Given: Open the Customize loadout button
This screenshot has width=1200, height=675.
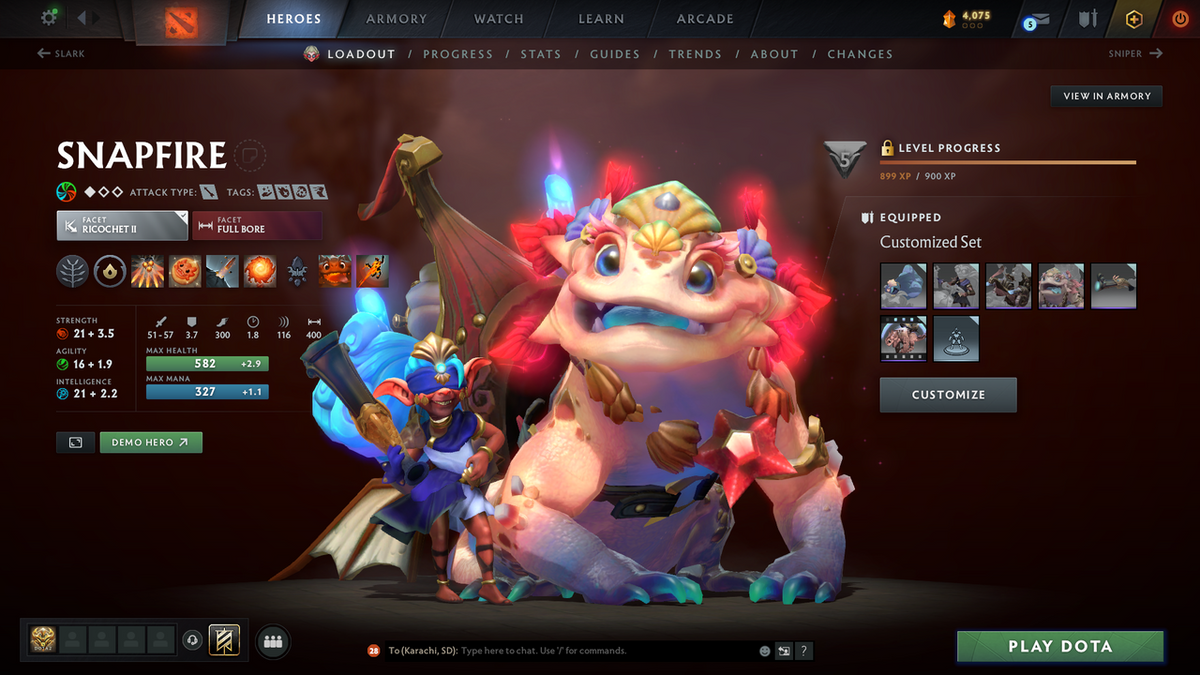Looking at the screenshot, I should (x=948, y=395).
